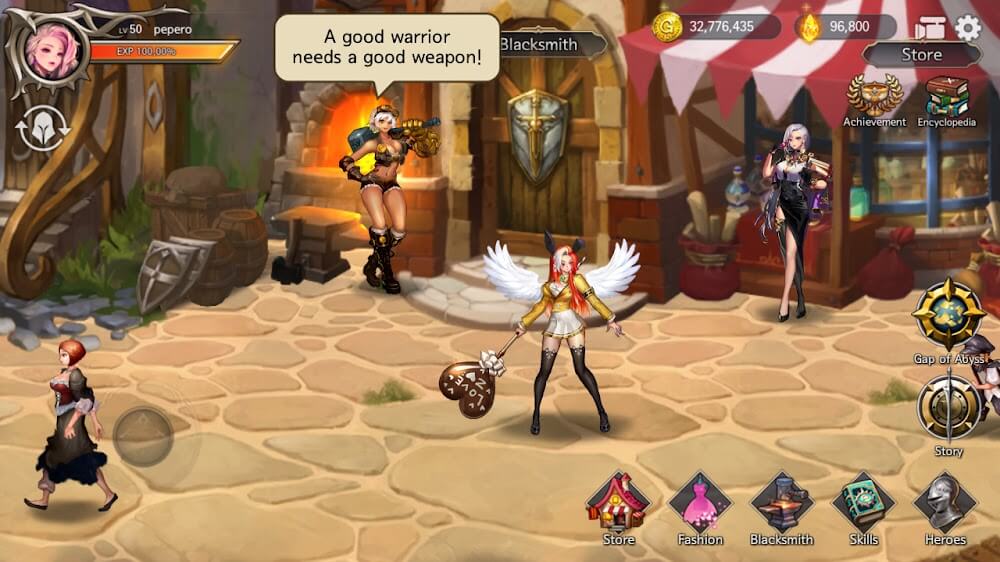Tap the helmet swap hero icon

pyautogui.click(x=42, y=130)
